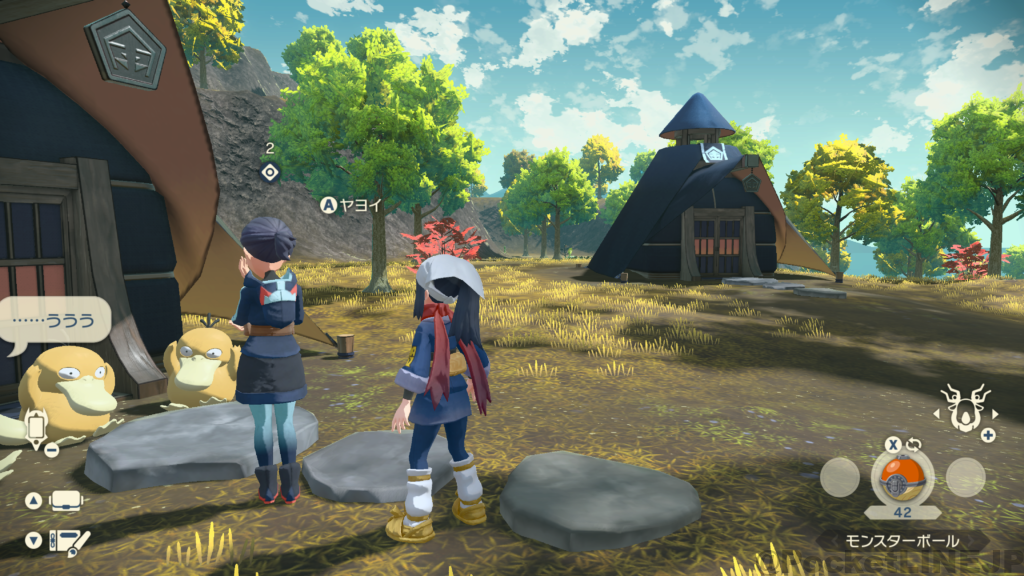
Task: Open the Pokédex notebook-and-brush icon
Action: coord(69,541)
